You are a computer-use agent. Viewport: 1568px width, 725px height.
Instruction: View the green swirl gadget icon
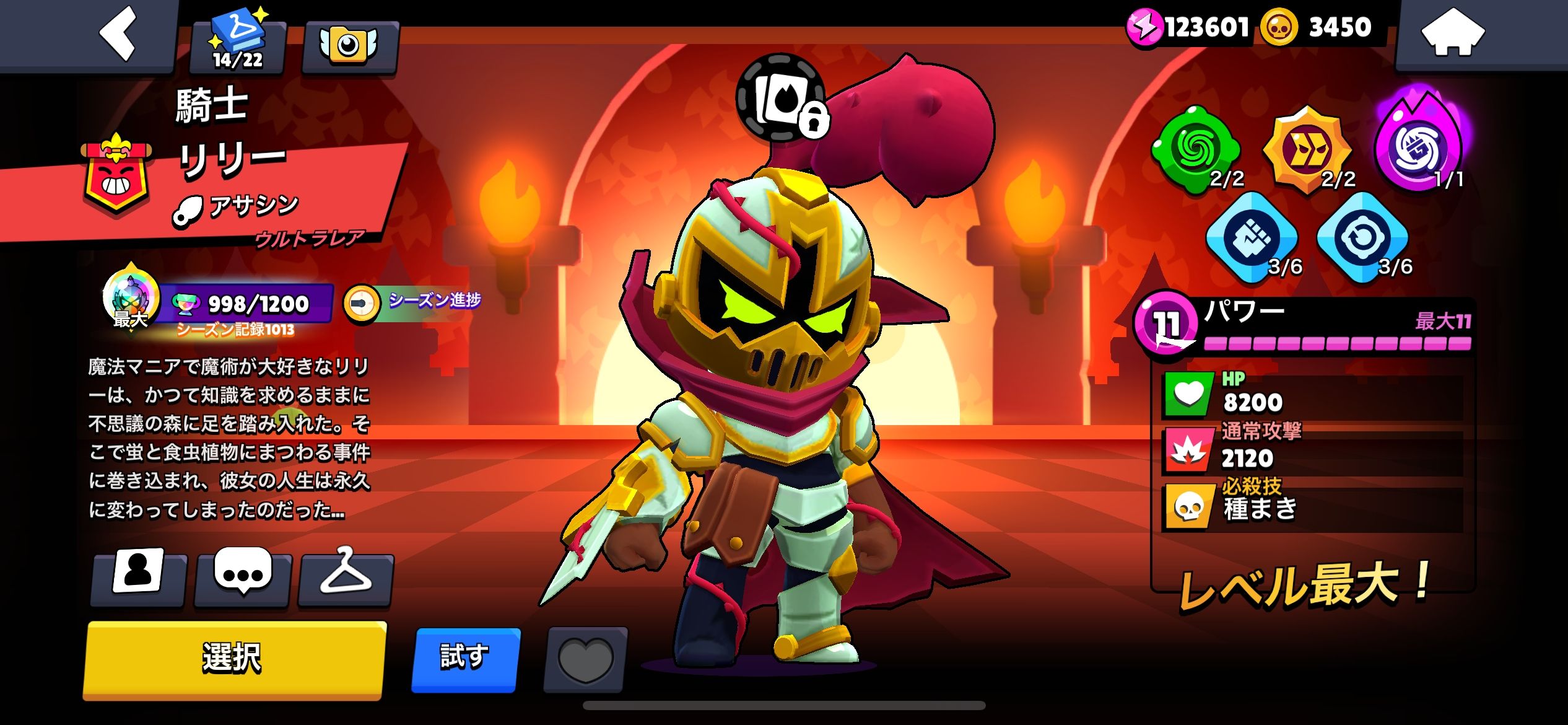pyautogui.click(x=1195, y=149)
